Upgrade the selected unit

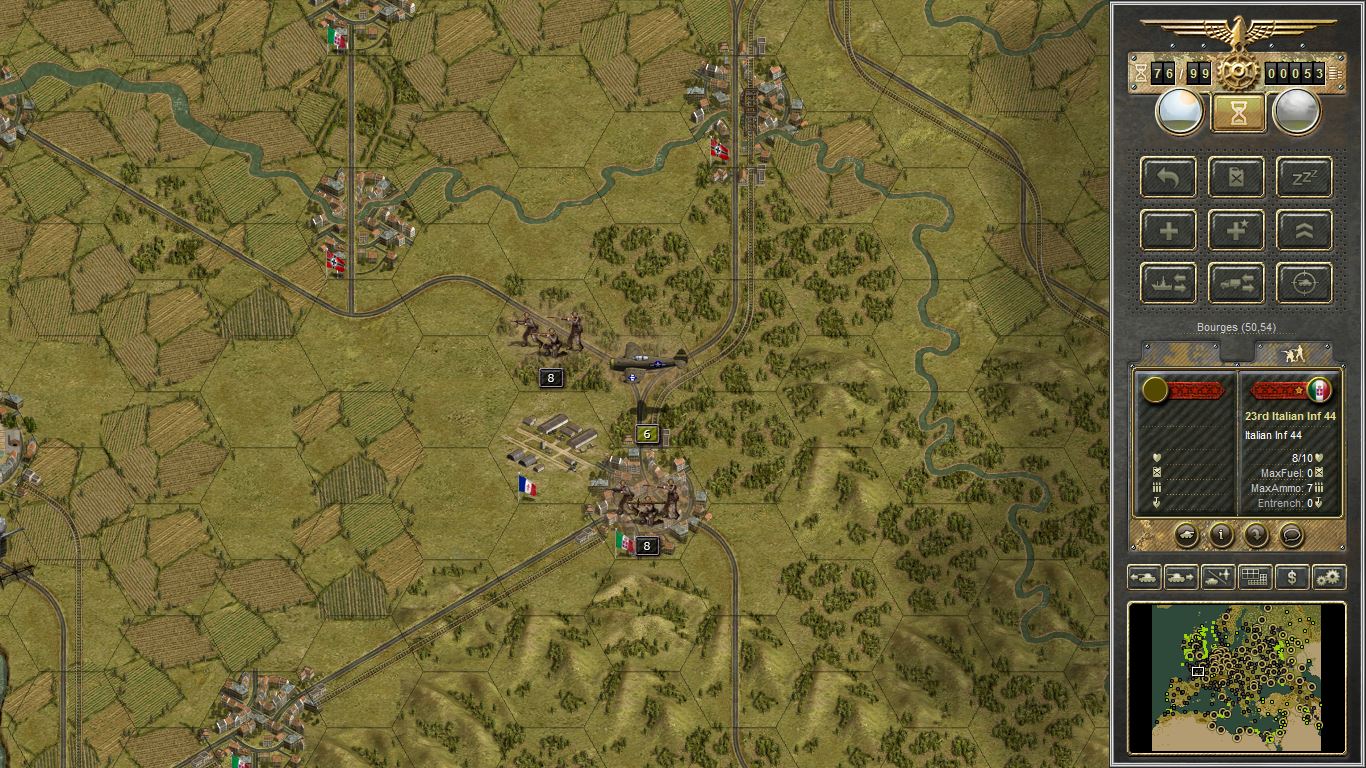(1303, 230)
